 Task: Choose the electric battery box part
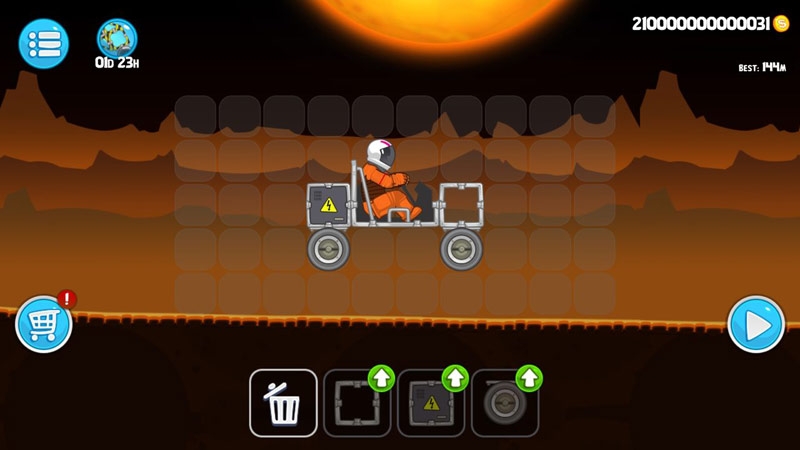(x=430, y=405)
